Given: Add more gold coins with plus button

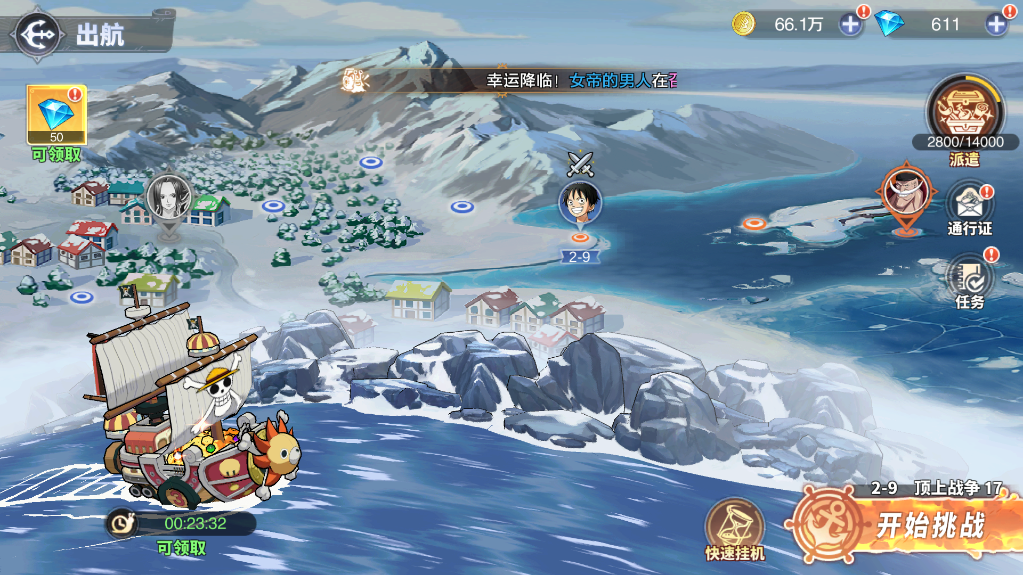Looking at the screenshot, I should tap(850, 24).
